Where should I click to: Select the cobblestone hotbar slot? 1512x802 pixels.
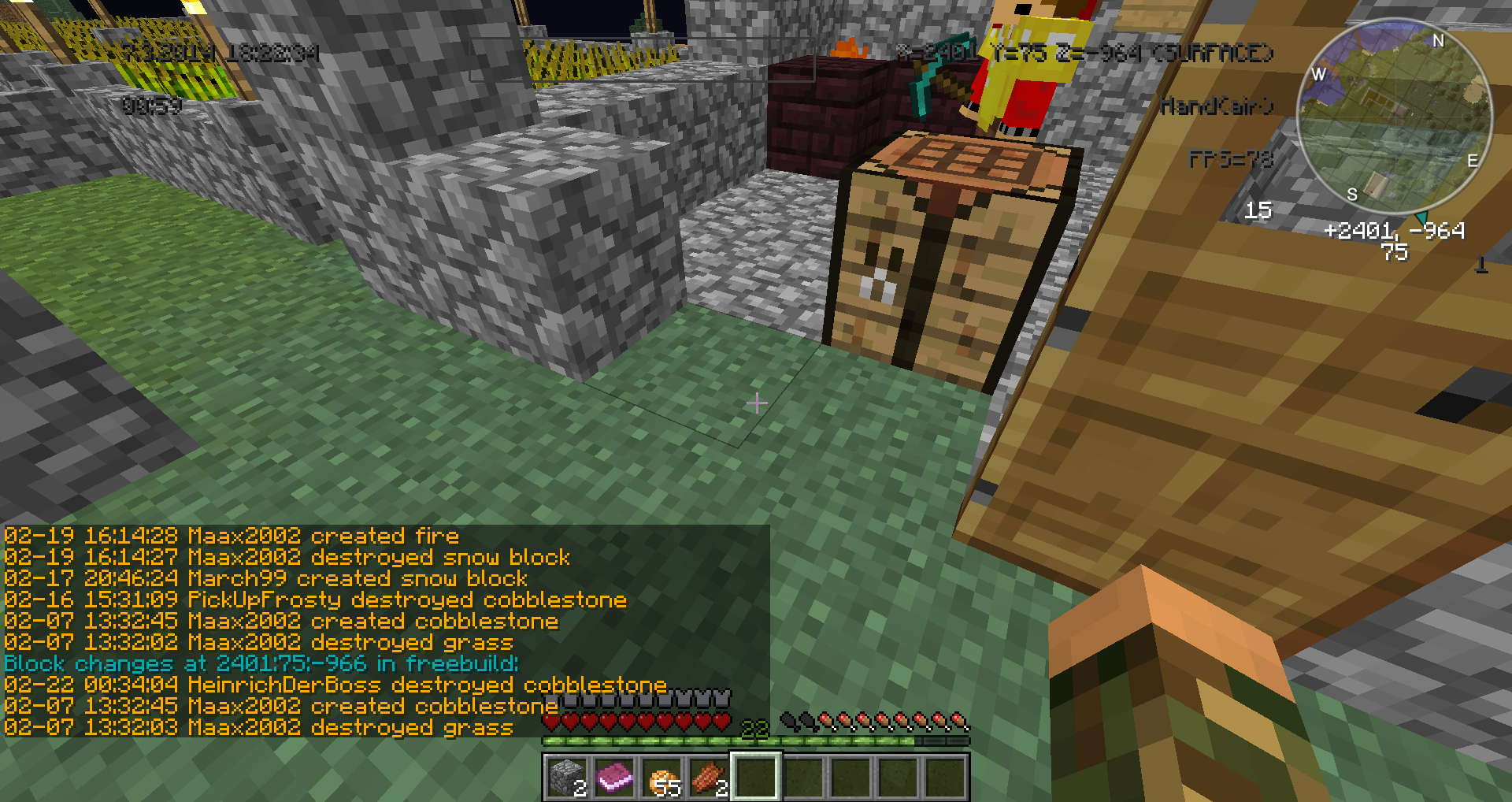[566, 777]
